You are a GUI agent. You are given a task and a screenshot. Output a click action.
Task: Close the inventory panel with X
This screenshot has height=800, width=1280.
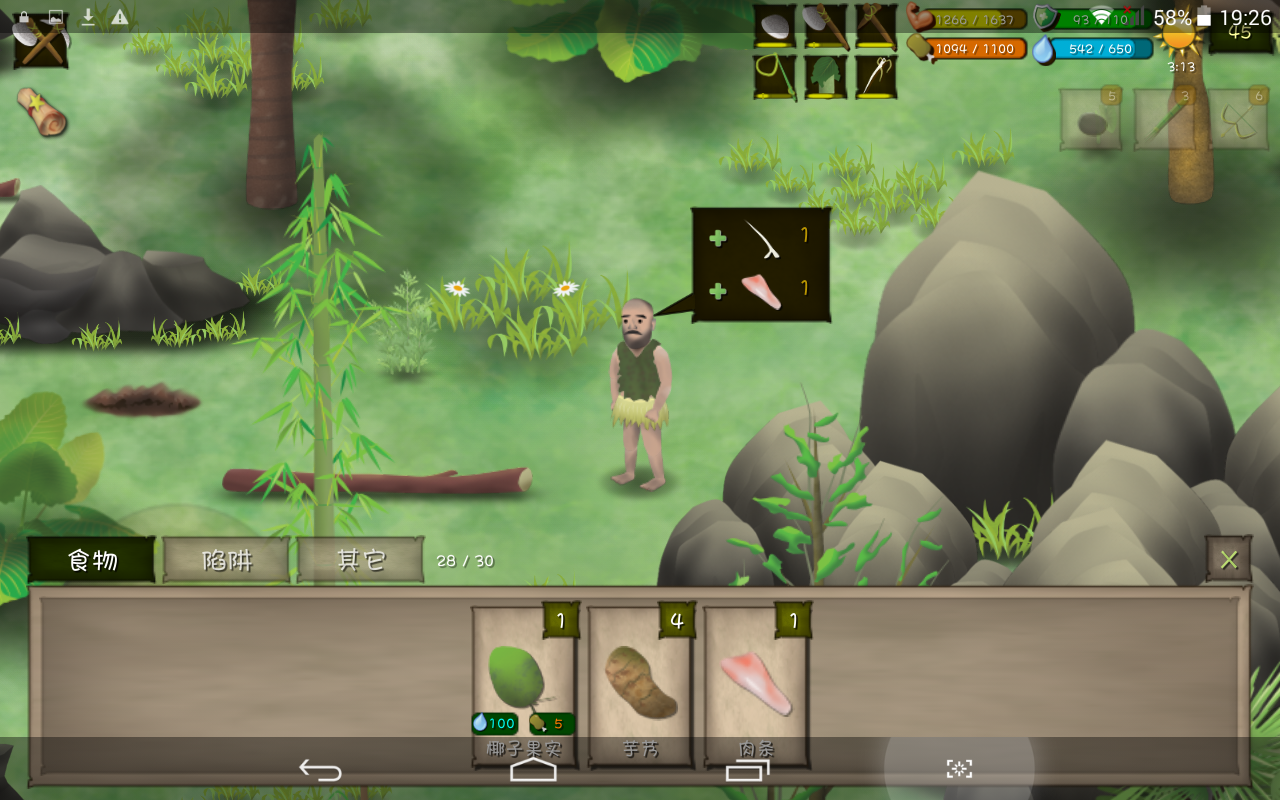click(x=1228, y=559)
